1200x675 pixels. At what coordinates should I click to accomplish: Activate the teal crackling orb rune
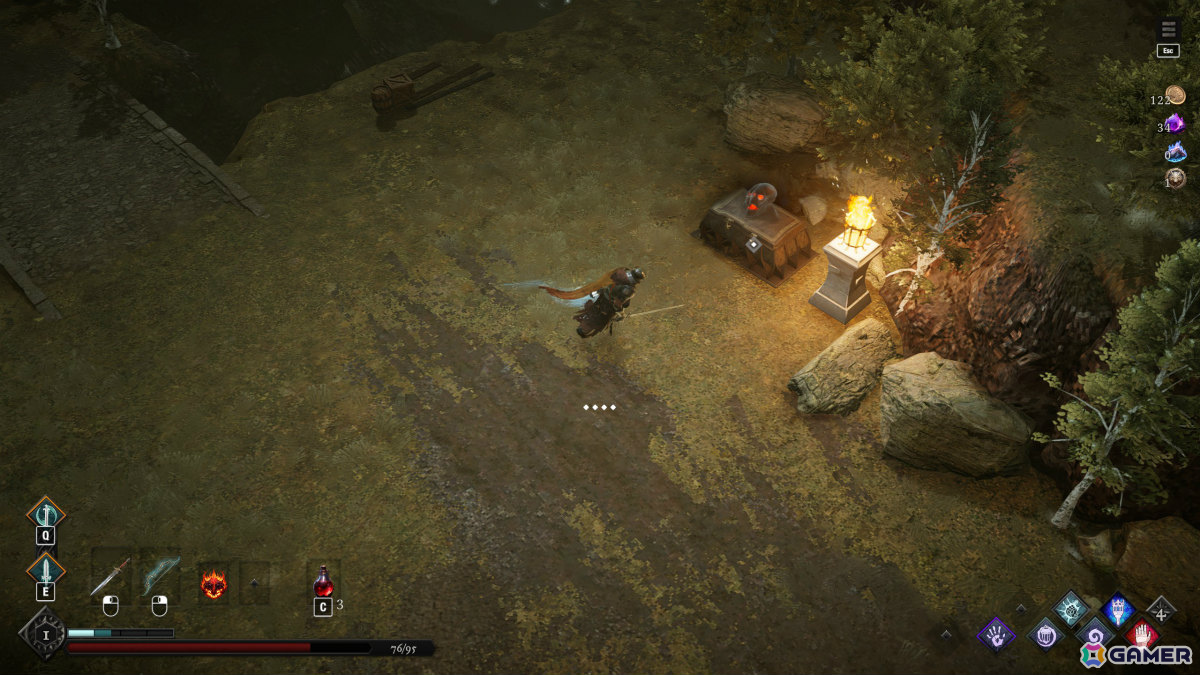(x=1071, y=607)
